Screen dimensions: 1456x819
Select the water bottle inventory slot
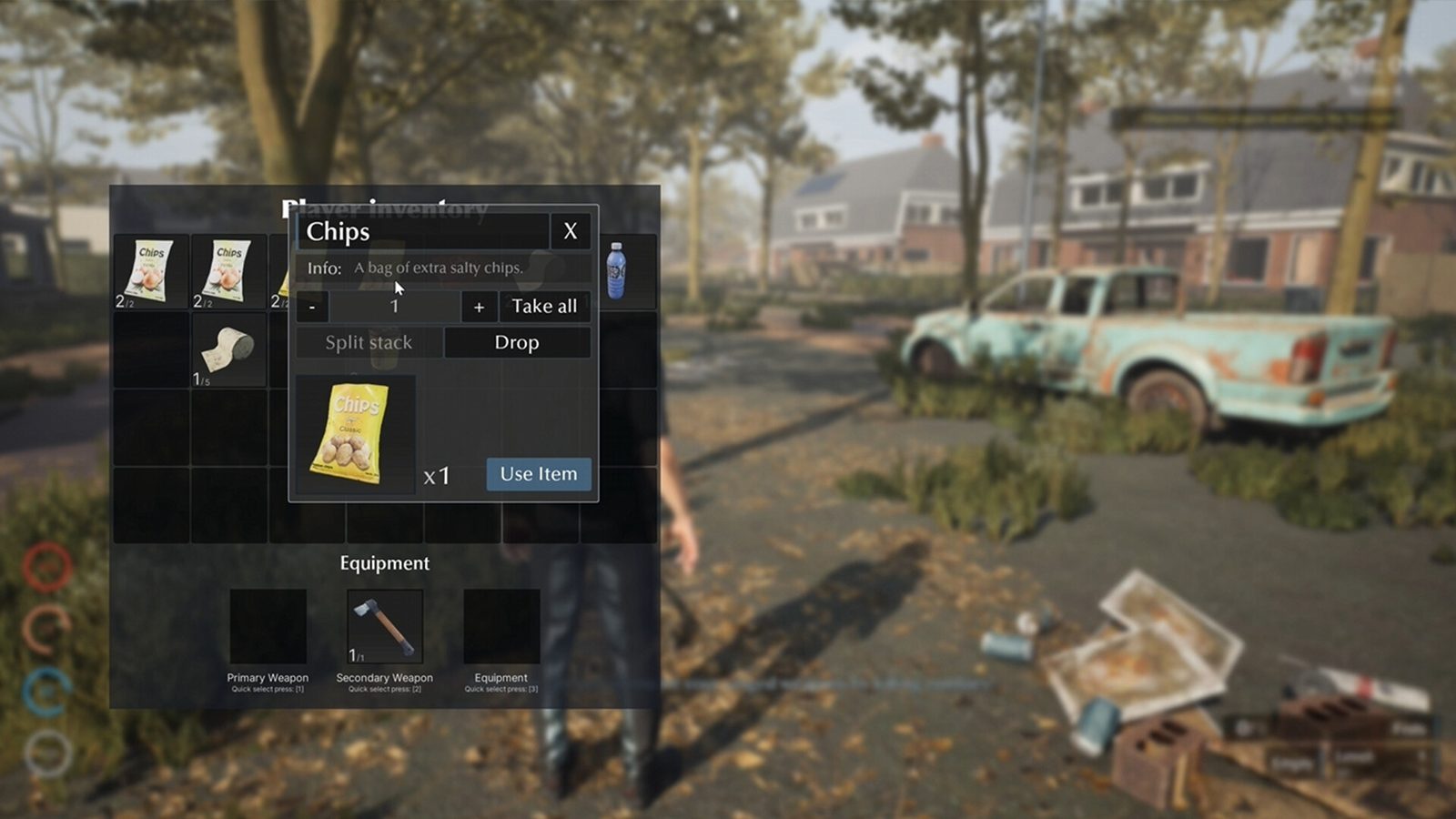(x=617, y=270)
